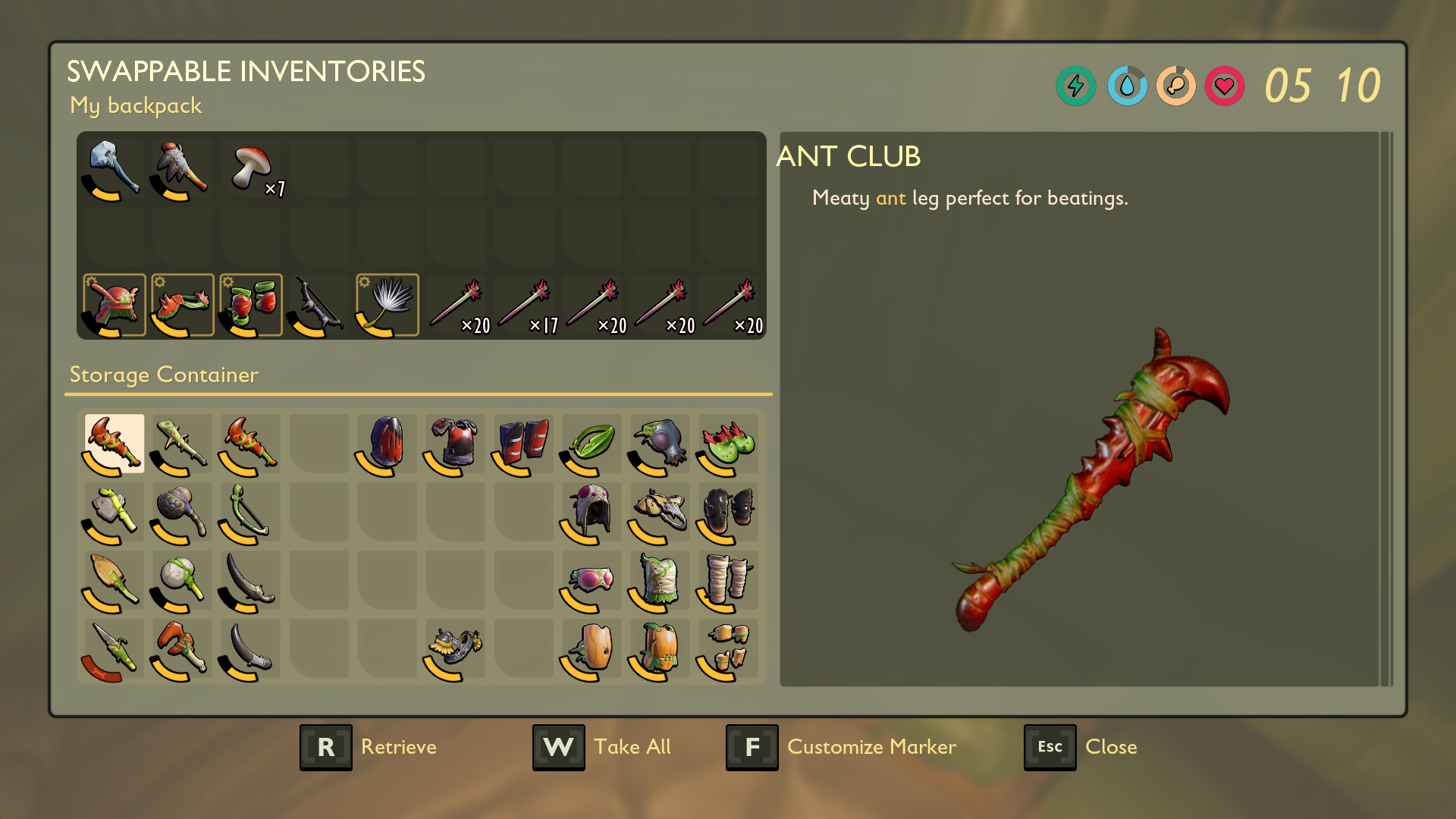Select the pink lens goggles
This screenshot has height=819, width=1456.
[x=591, y=582]
